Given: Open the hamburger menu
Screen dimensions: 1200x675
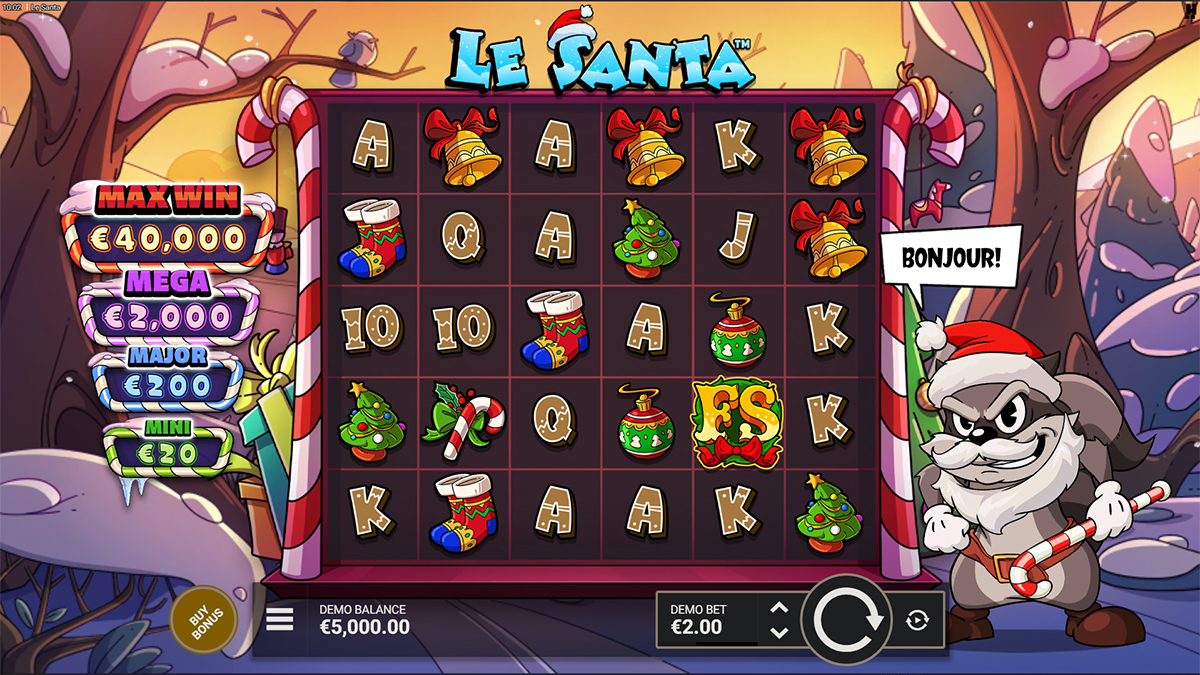Looking at the screenshot, I should point(280,620).
